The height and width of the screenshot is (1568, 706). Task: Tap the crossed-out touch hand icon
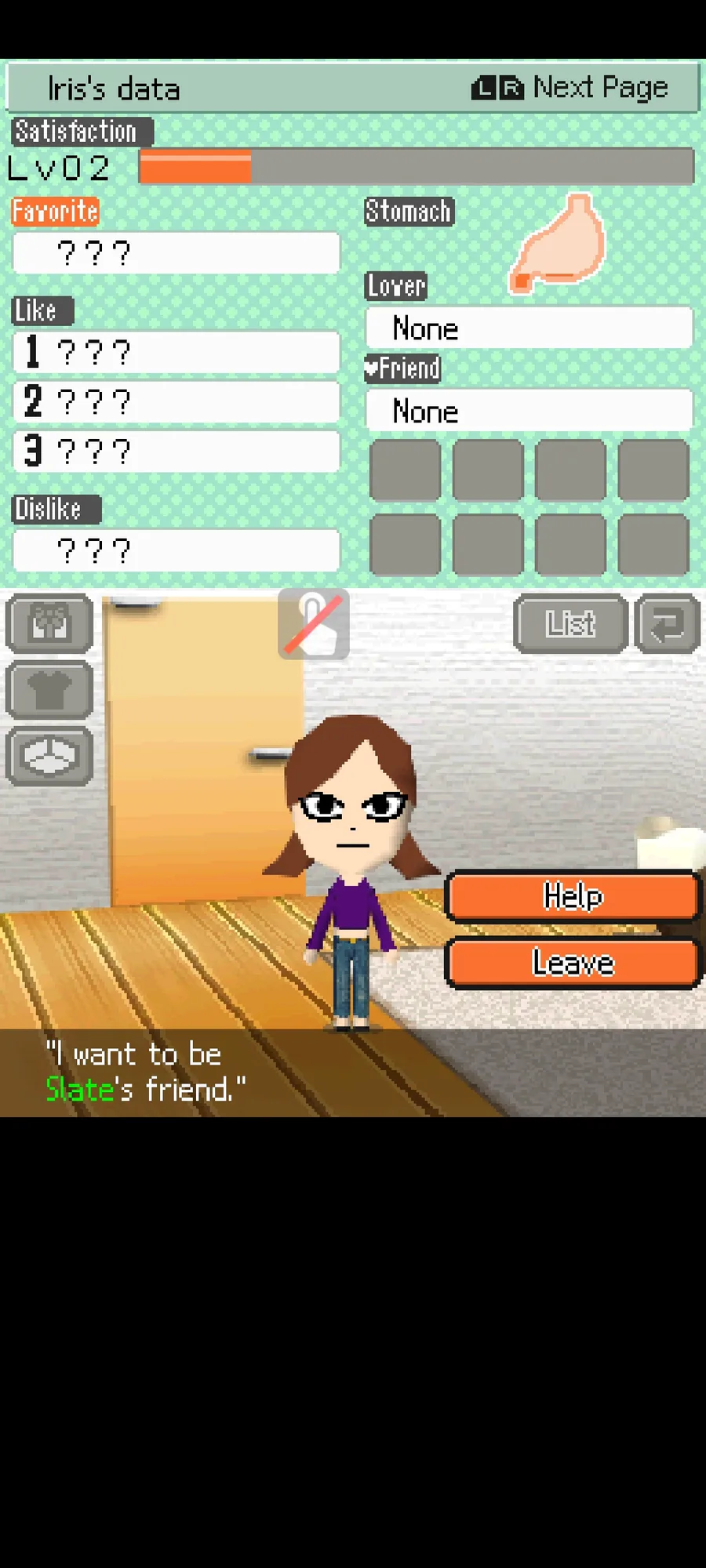[314, 624]
